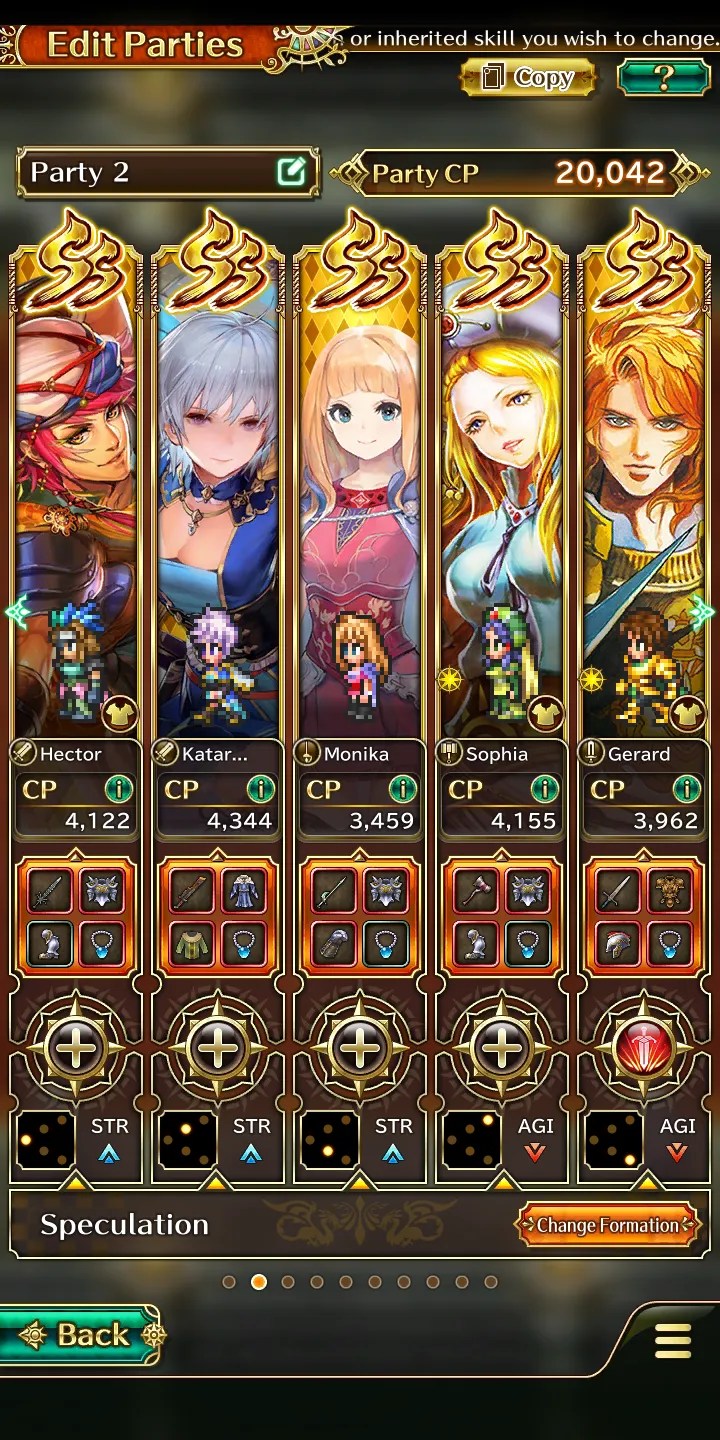View Sophia's CP info breakdown
The height and width of the screenshot is (1440, 720).
pos(544,789)
